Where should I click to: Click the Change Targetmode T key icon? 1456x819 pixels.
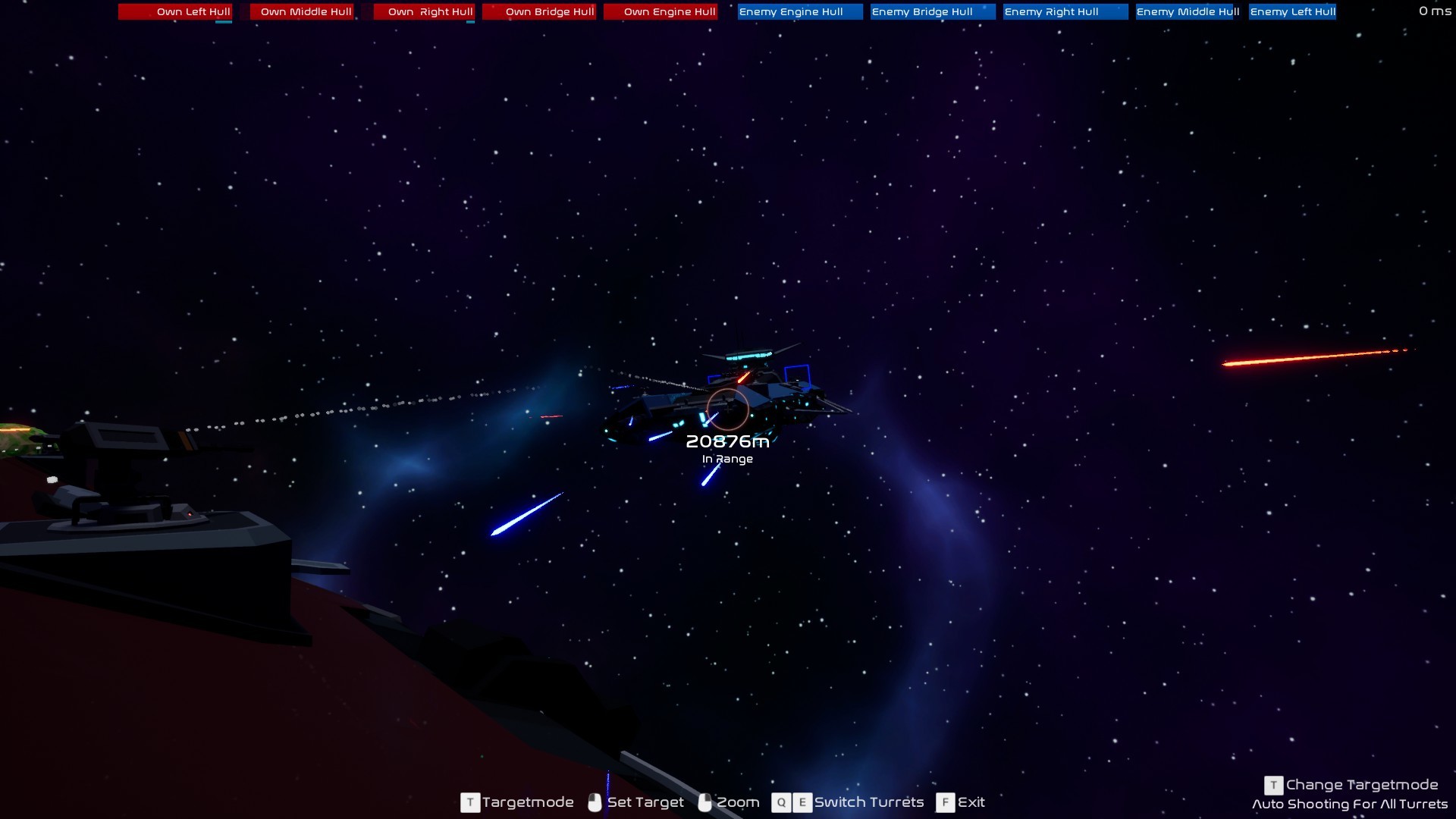click(1274, 785)
